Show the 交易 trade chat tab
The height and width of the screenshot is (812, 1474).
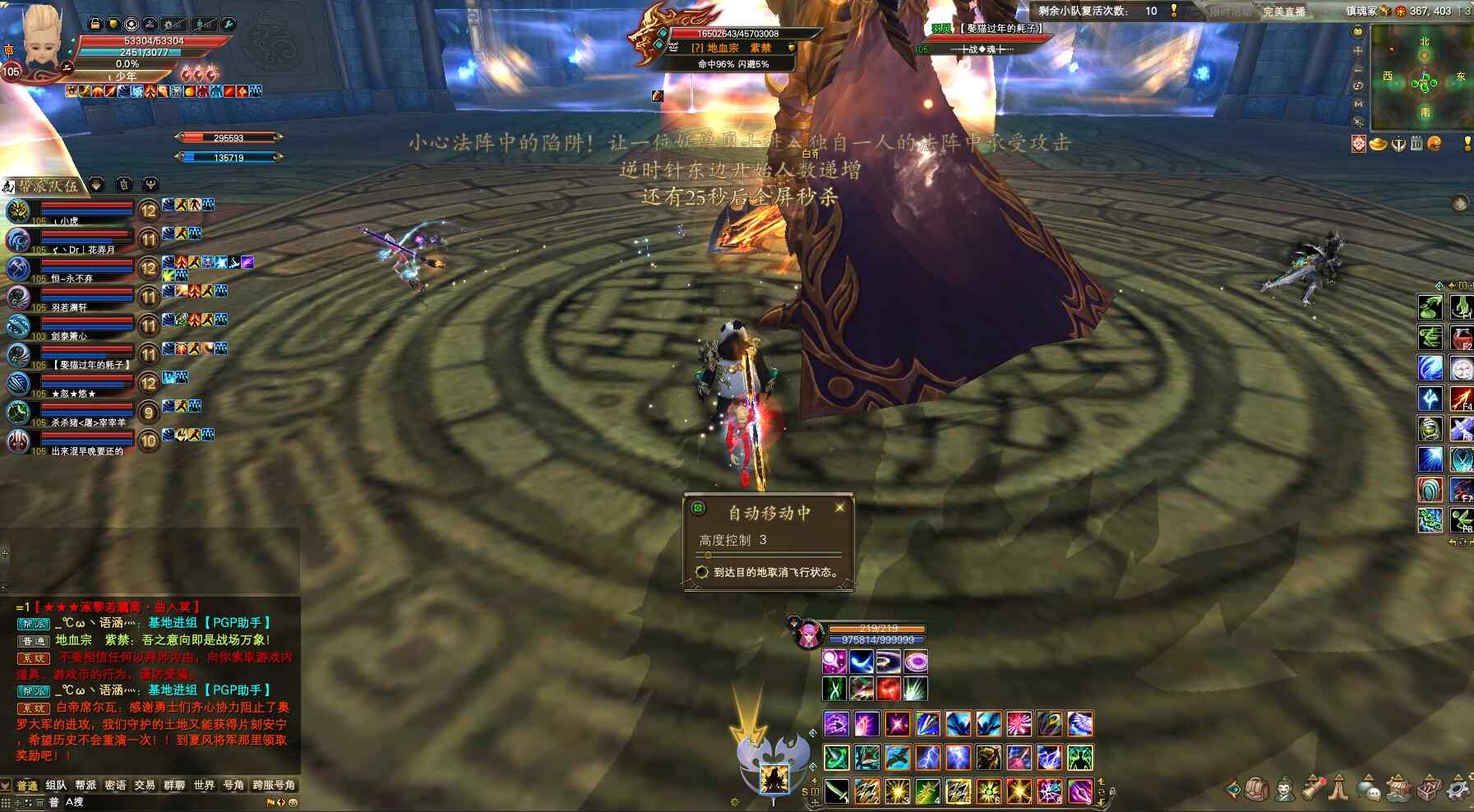[145, 785]
